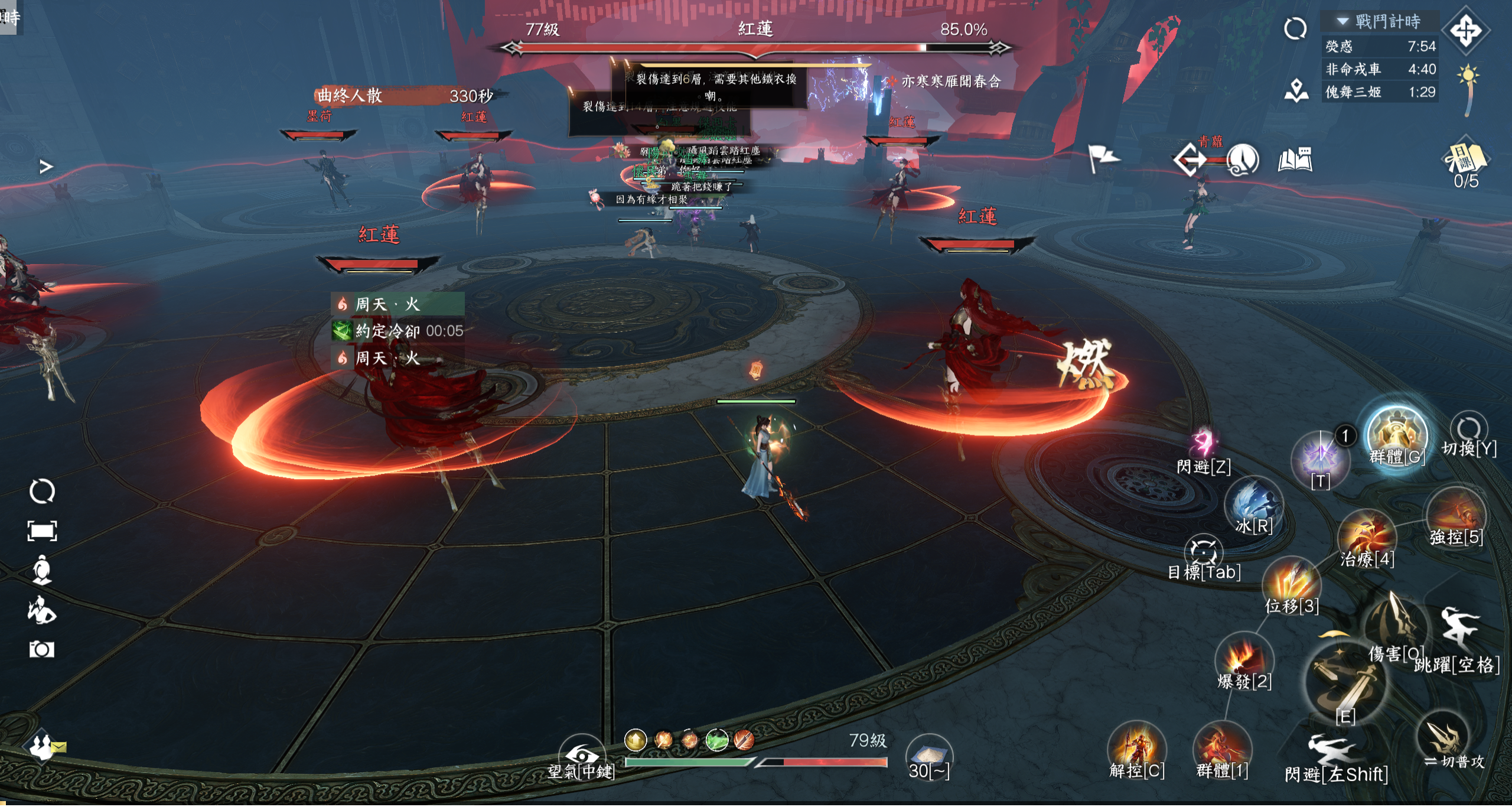This screenshot has width=1512, height=807.
Task: Jump using the 跳躍 button
Action: click(x=1459, y=632)
